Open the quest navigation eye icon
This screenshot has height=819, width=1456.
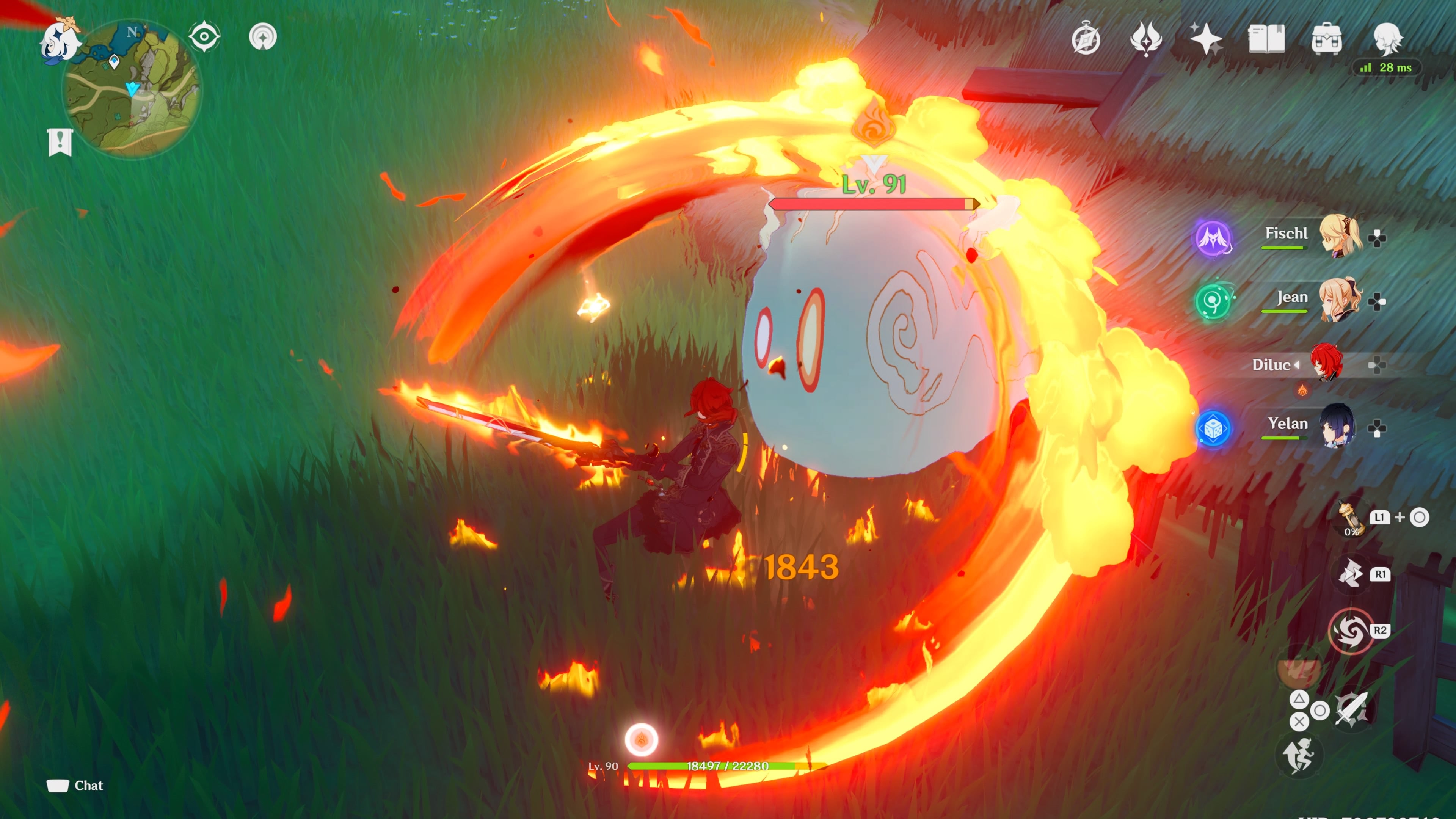[x=204, y=36]
